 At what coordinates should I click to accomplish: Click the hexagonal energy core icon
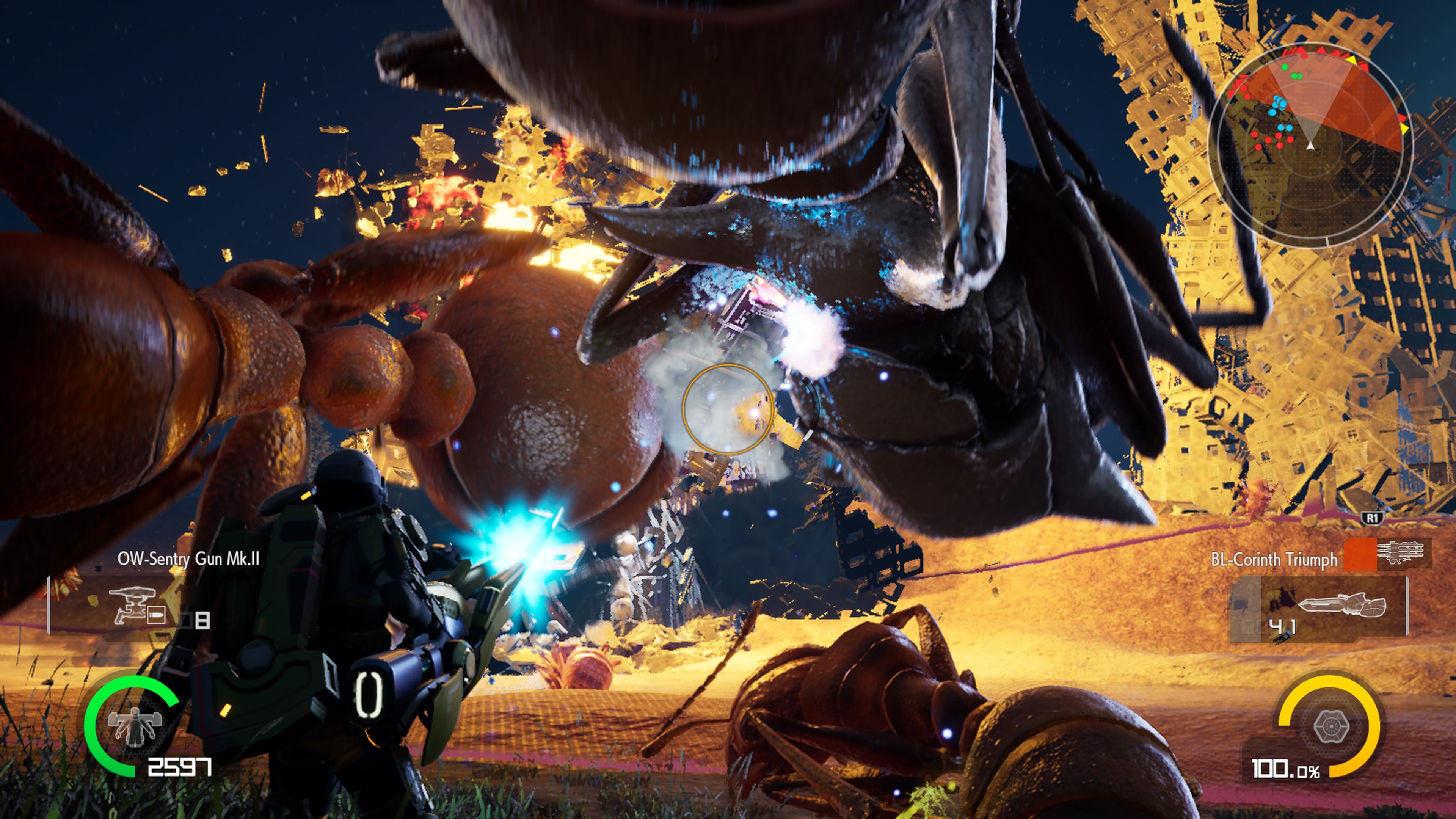click(x=1330, y=726)
